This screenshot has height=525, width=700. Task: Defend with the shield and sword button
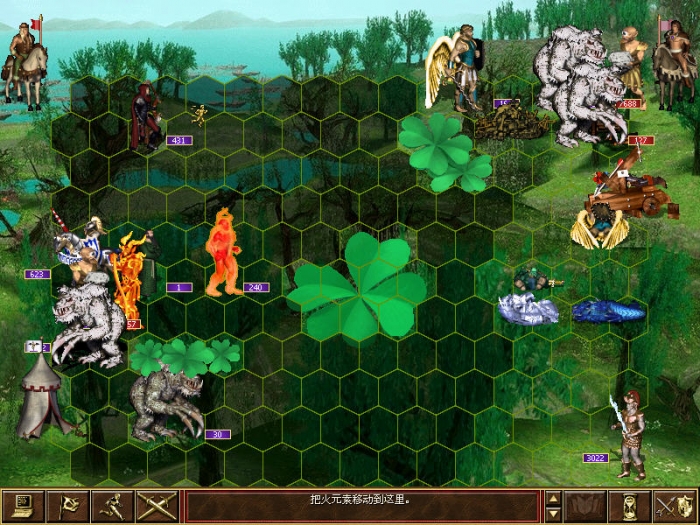point(673,506)
